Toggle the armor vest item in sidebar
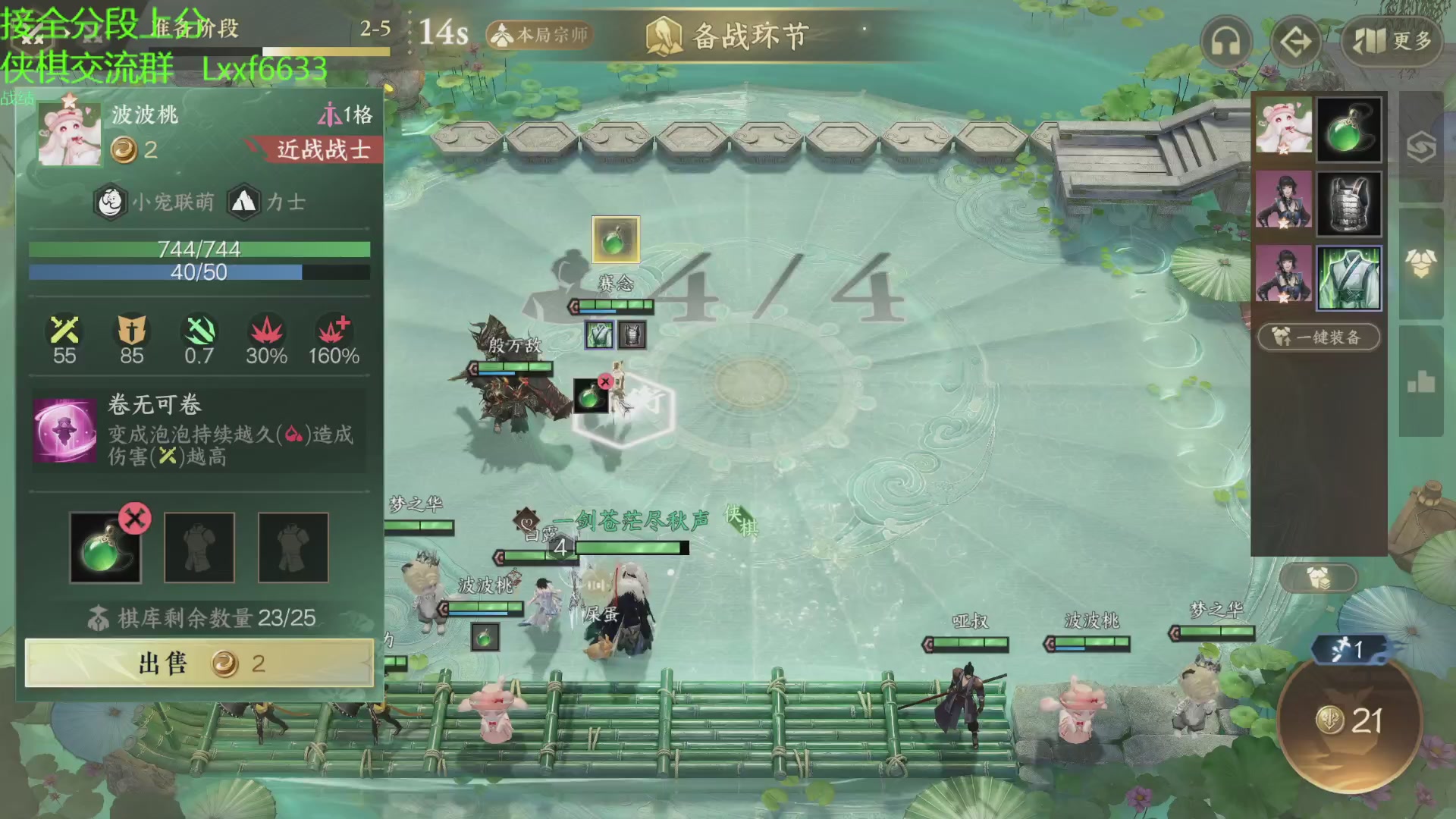1456x819 pixels. 1350,203
